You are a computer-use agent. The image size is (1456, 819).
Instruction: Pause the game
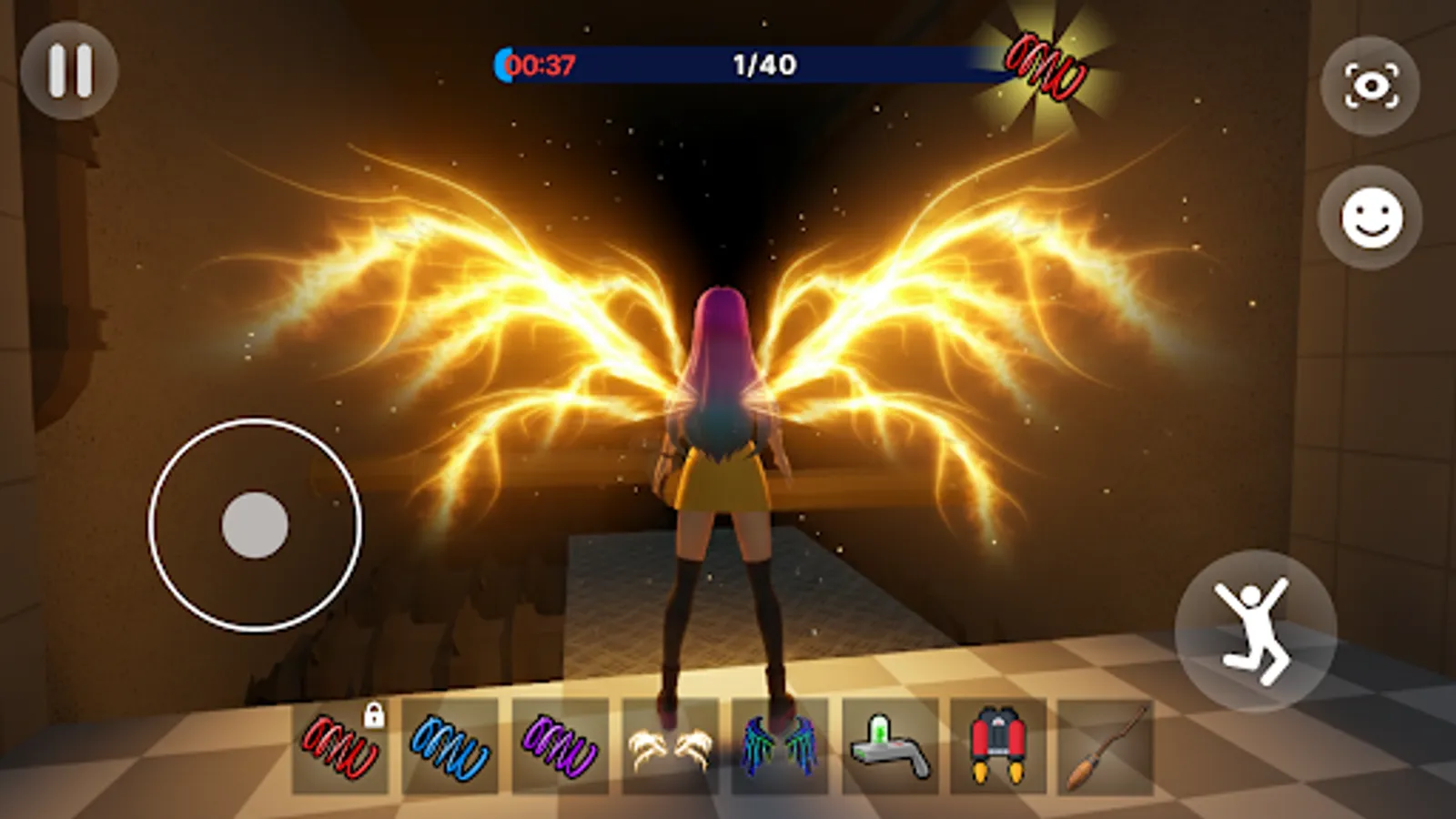coord(71,66)
